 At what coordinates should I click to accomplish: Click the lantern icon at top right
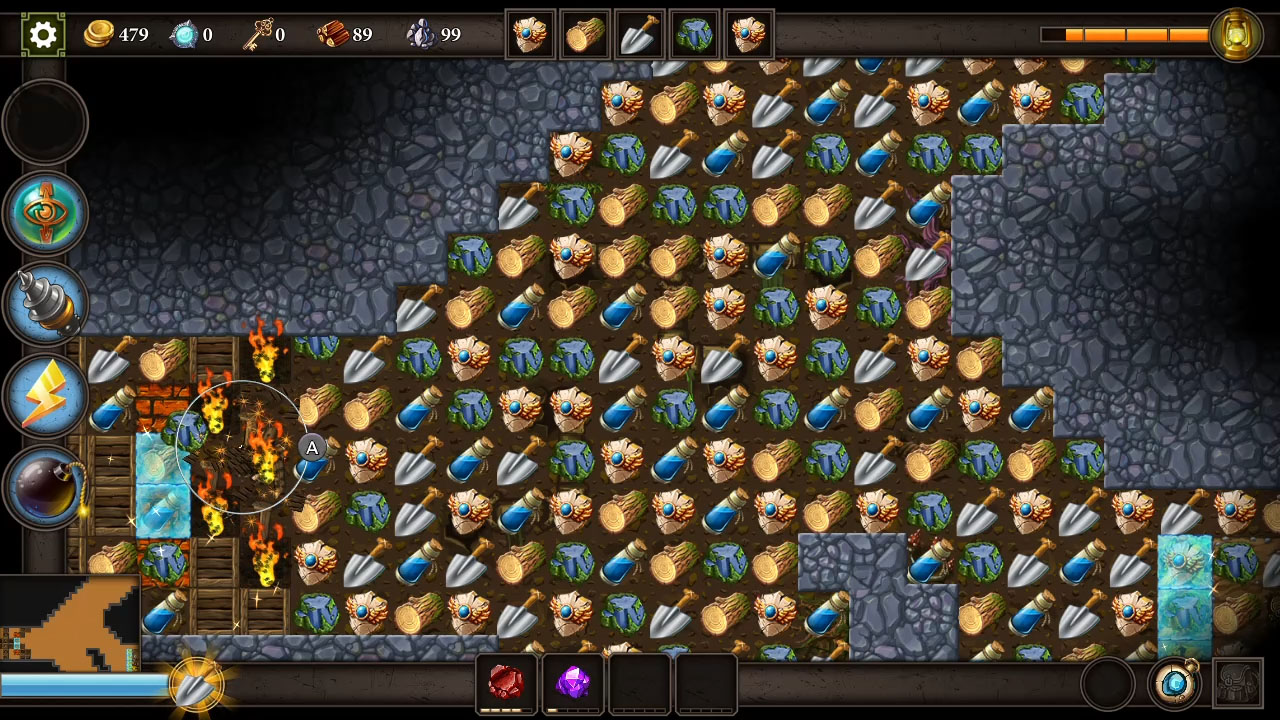1237,33
